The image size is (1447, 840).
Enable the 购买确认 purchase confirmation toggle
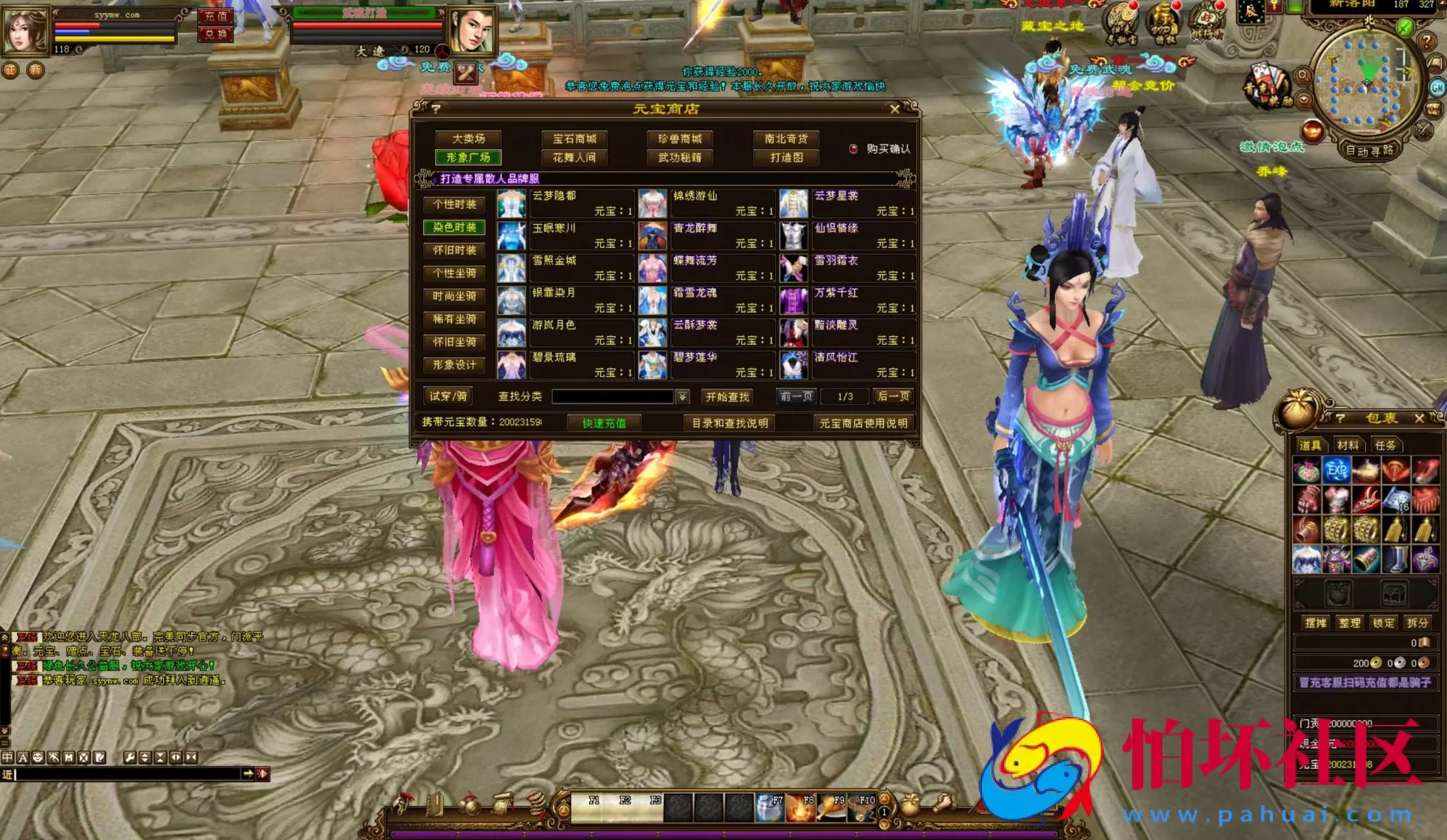coord(853,149)
